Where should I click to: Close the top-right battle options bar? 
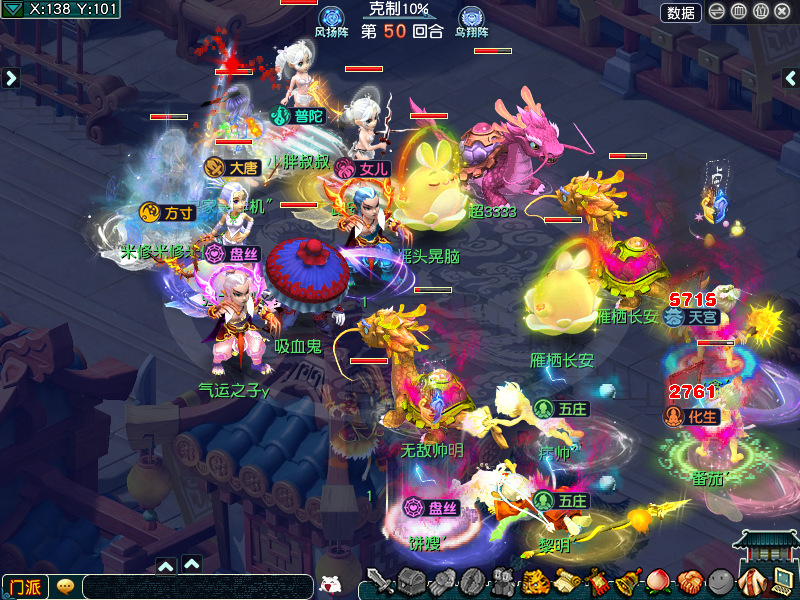point(783,12)
